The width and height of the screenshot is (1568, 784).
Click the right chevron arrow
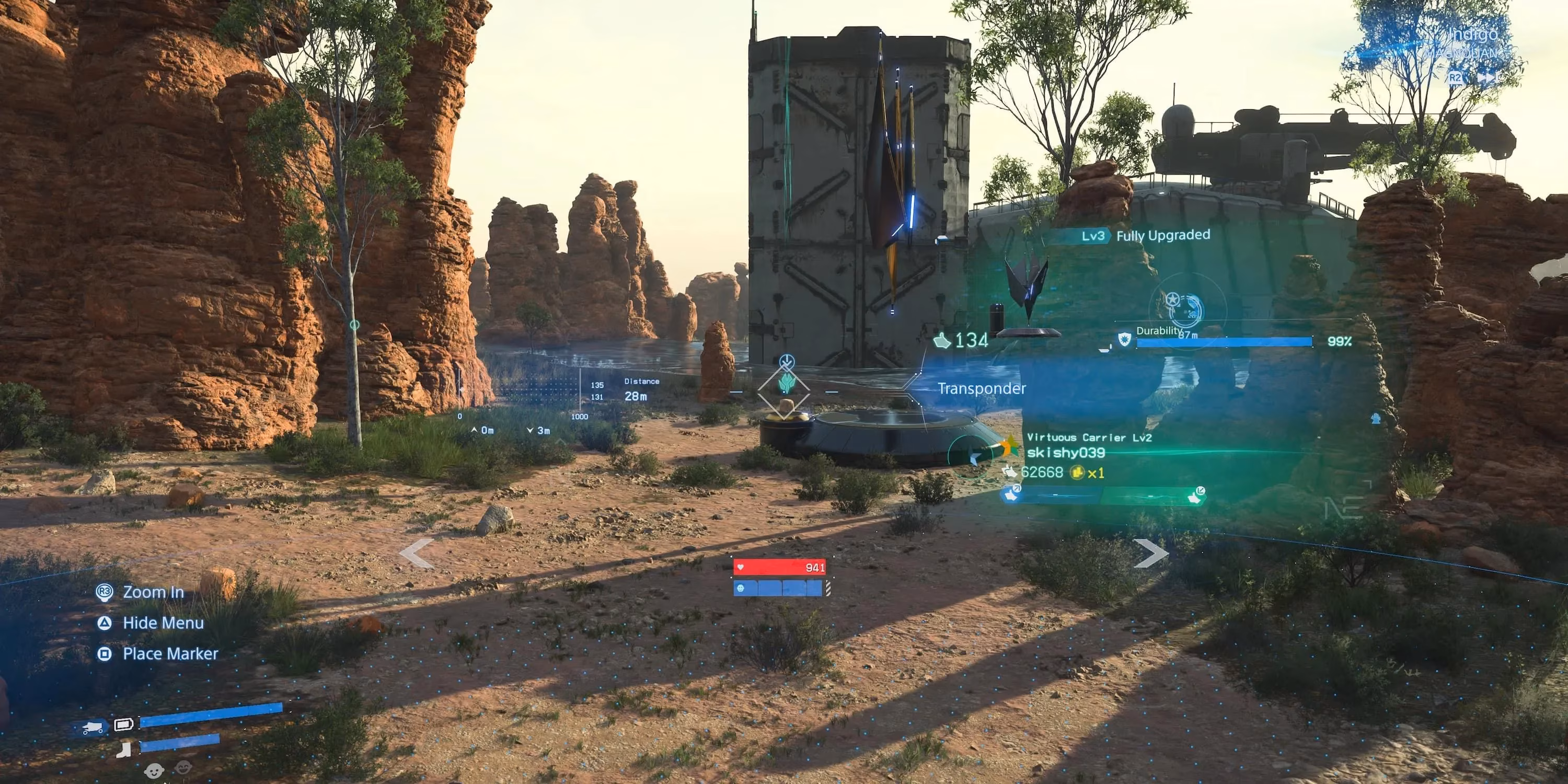(x=1150, y=554)
